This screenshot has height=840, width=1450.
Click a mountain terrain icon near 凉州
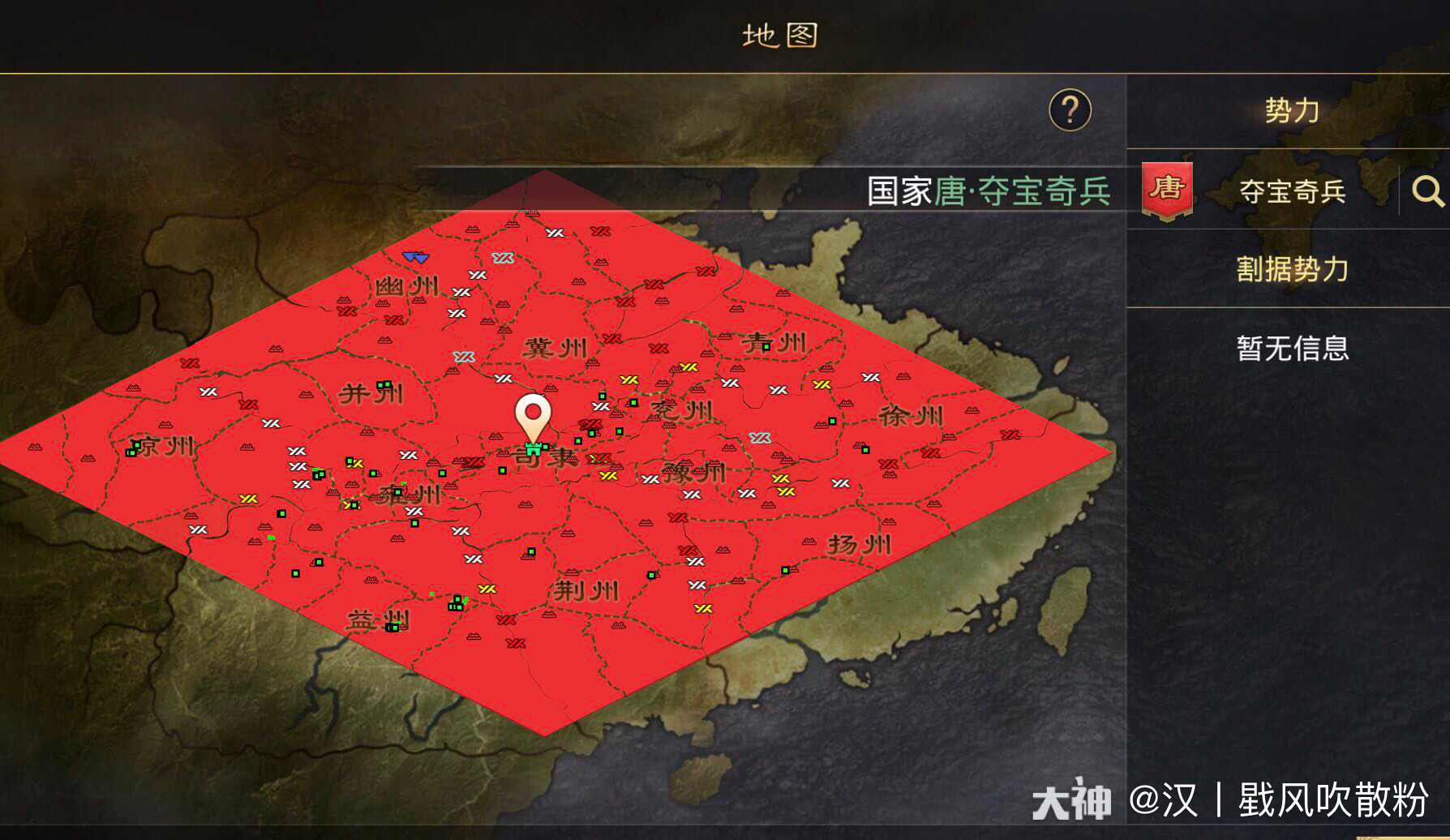[x=165, y=425]
